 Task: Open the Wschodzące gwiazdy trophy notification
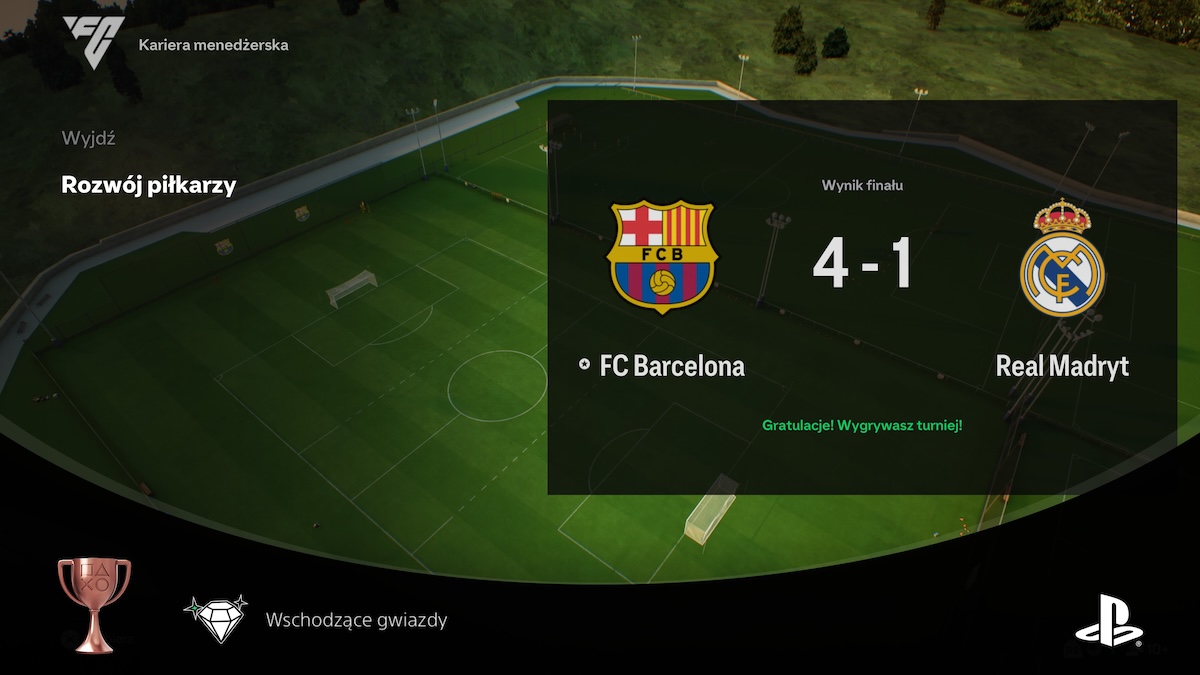pos(356,620)
